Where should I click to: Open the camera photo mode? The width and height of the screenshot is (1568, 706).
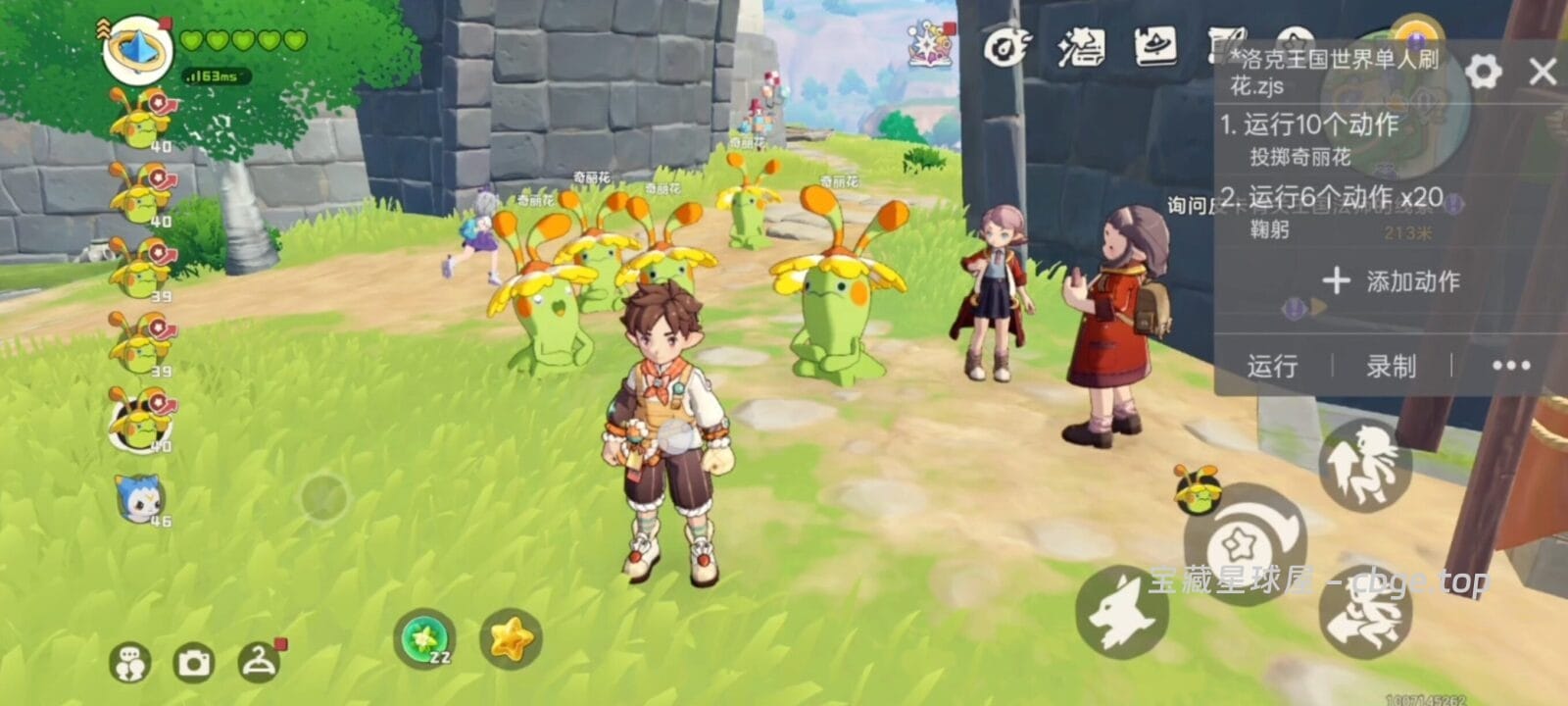click(x=193, y=664)
